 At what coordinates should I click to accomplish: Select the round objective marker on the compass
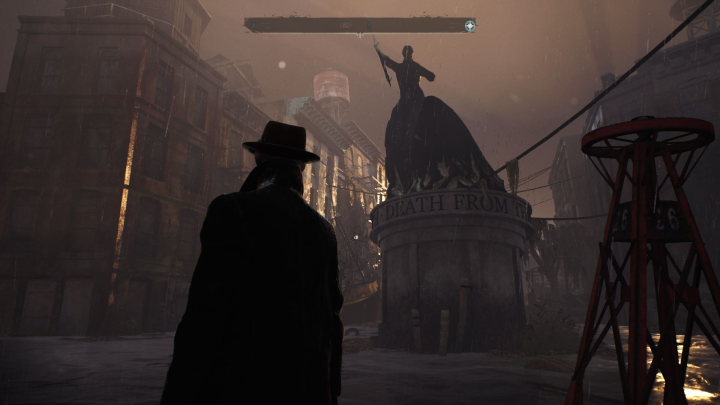(x=469, y=25)
